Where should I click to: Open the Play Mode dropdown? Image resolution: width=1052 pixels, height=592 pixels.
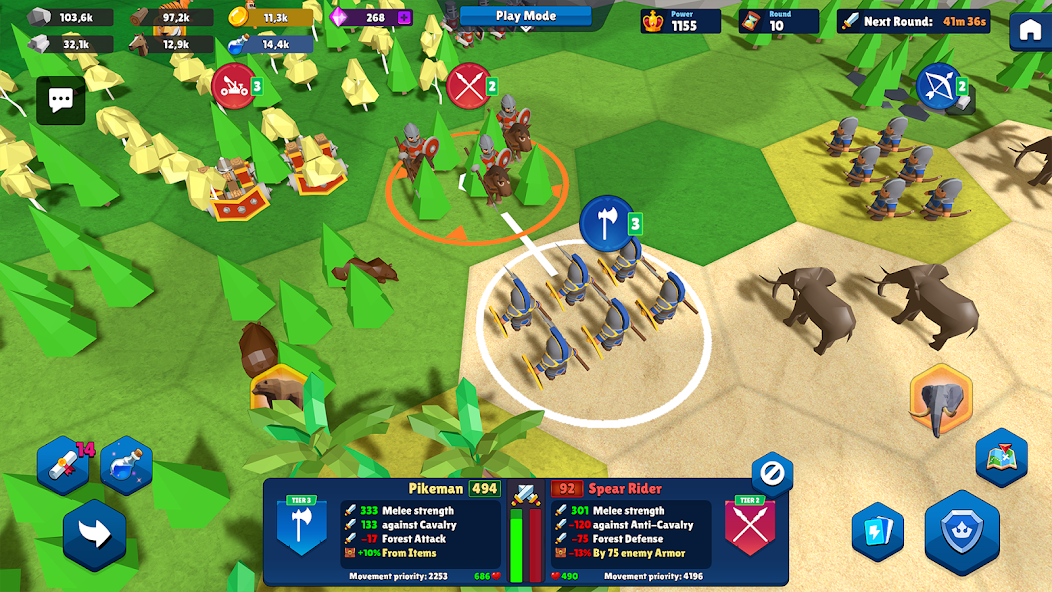(x=525, y=15)
